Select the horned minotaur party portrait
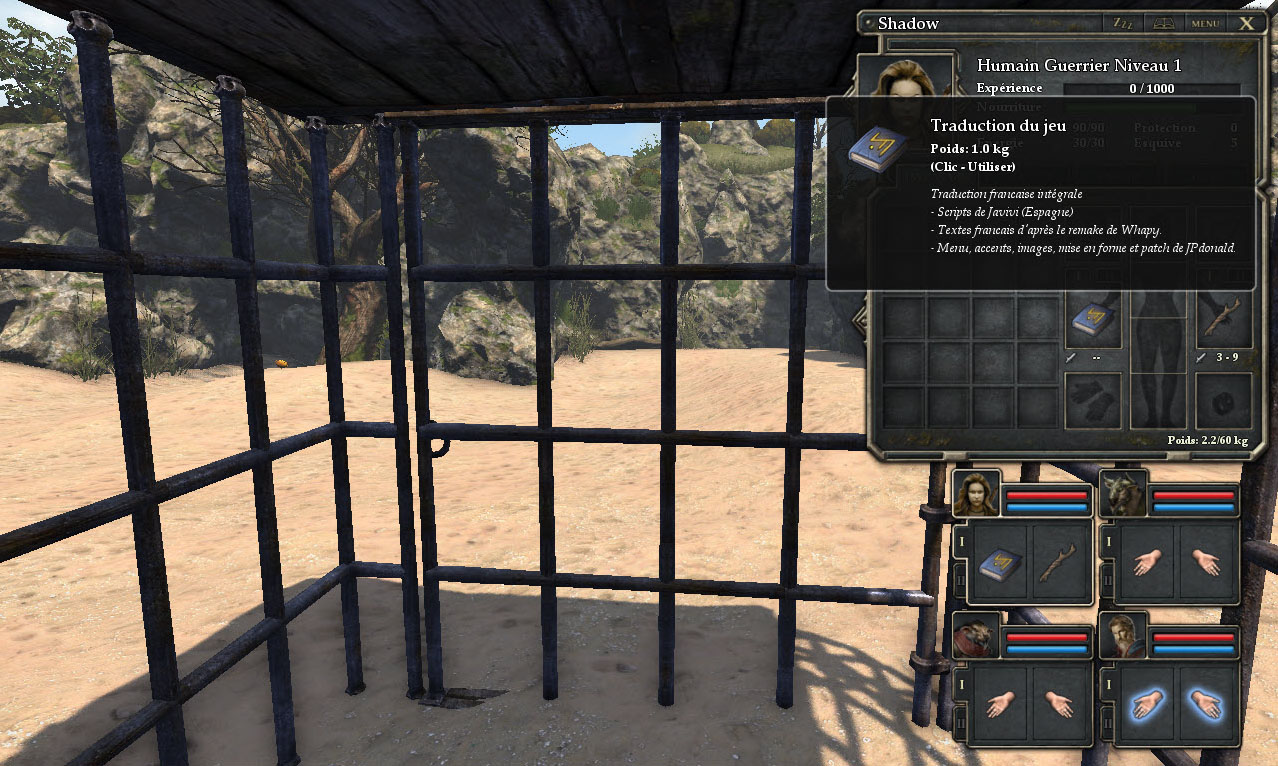1278x766 pixels. pyautogui.click(x=1123, y=494)
